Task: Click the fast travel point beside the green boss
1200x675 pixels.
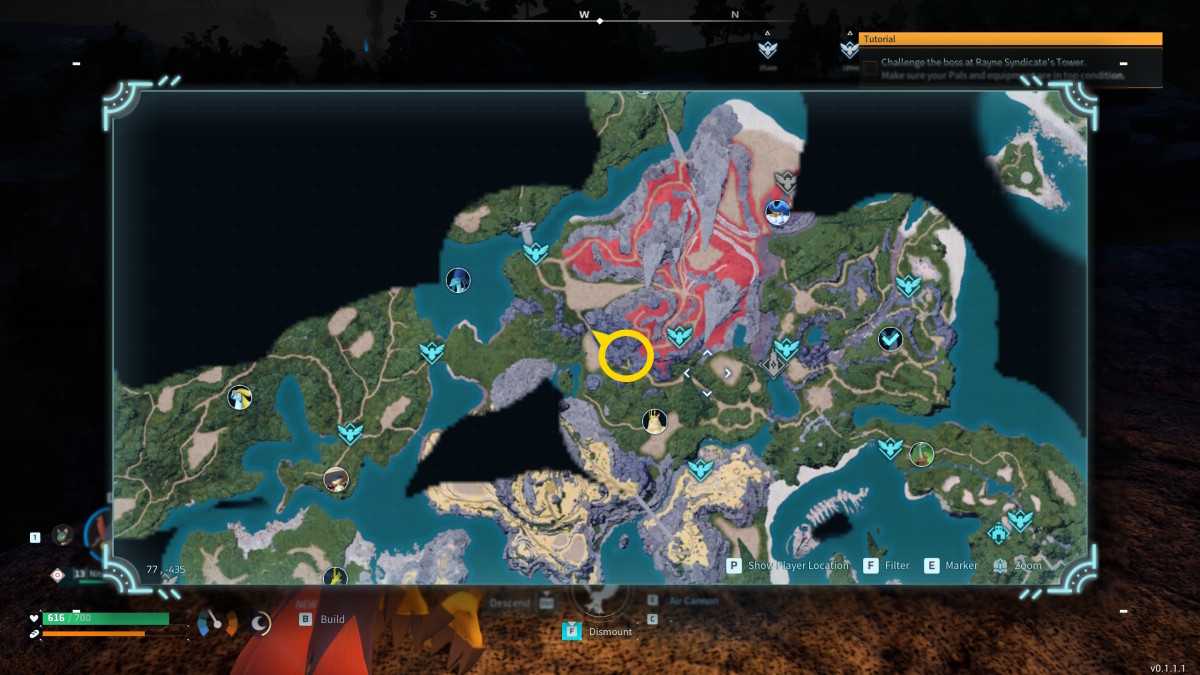Action: tap(890, 448)
